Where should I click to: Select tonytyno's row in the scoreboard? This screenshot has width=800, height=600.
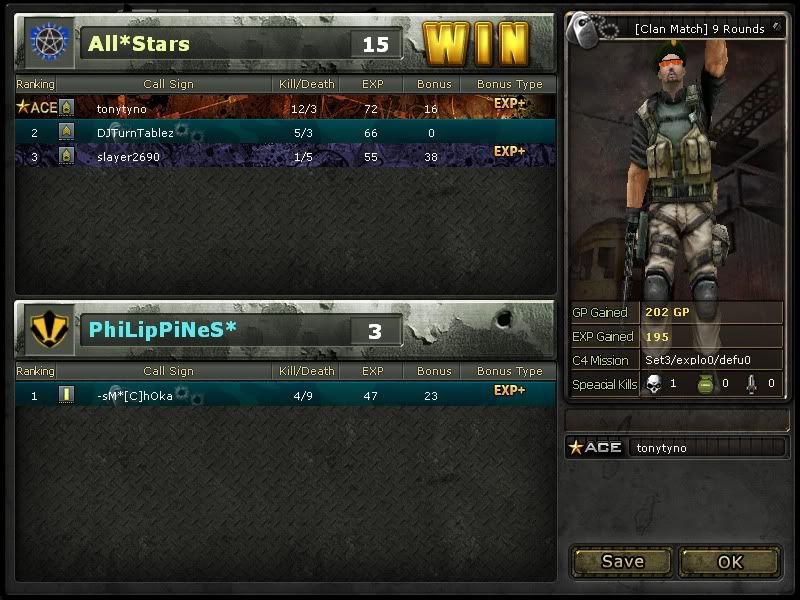[285, 108]
